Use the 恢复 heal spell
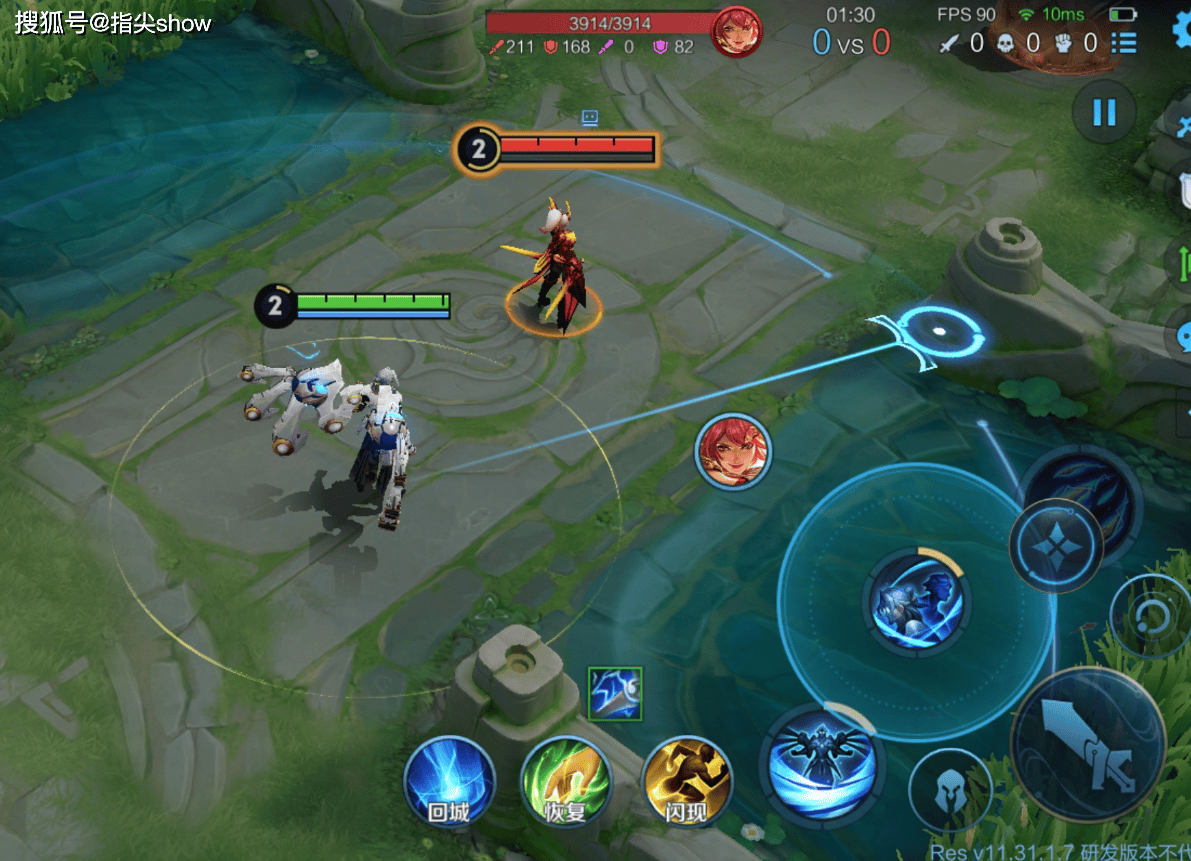Screen dimensions: 1191x861 (566, 783)
